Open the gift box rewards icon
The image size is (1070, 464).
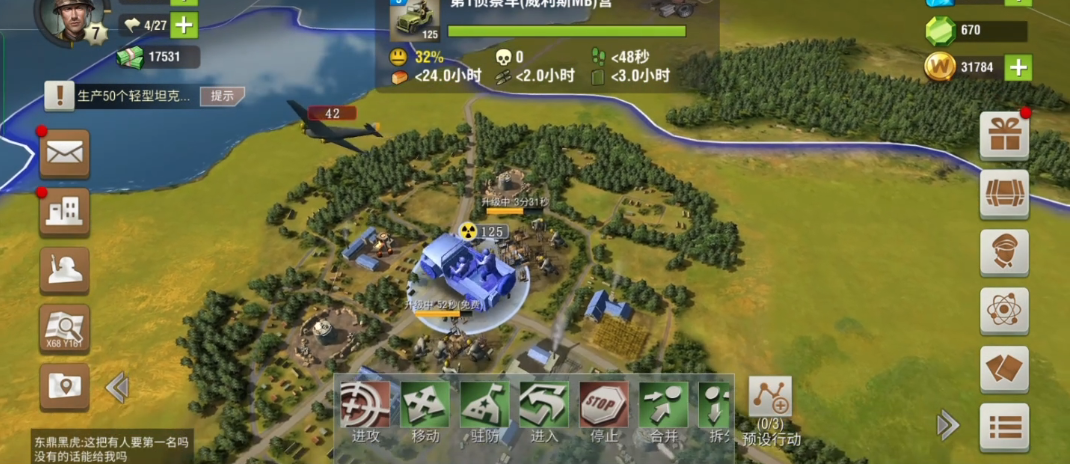click(1003, 135)
